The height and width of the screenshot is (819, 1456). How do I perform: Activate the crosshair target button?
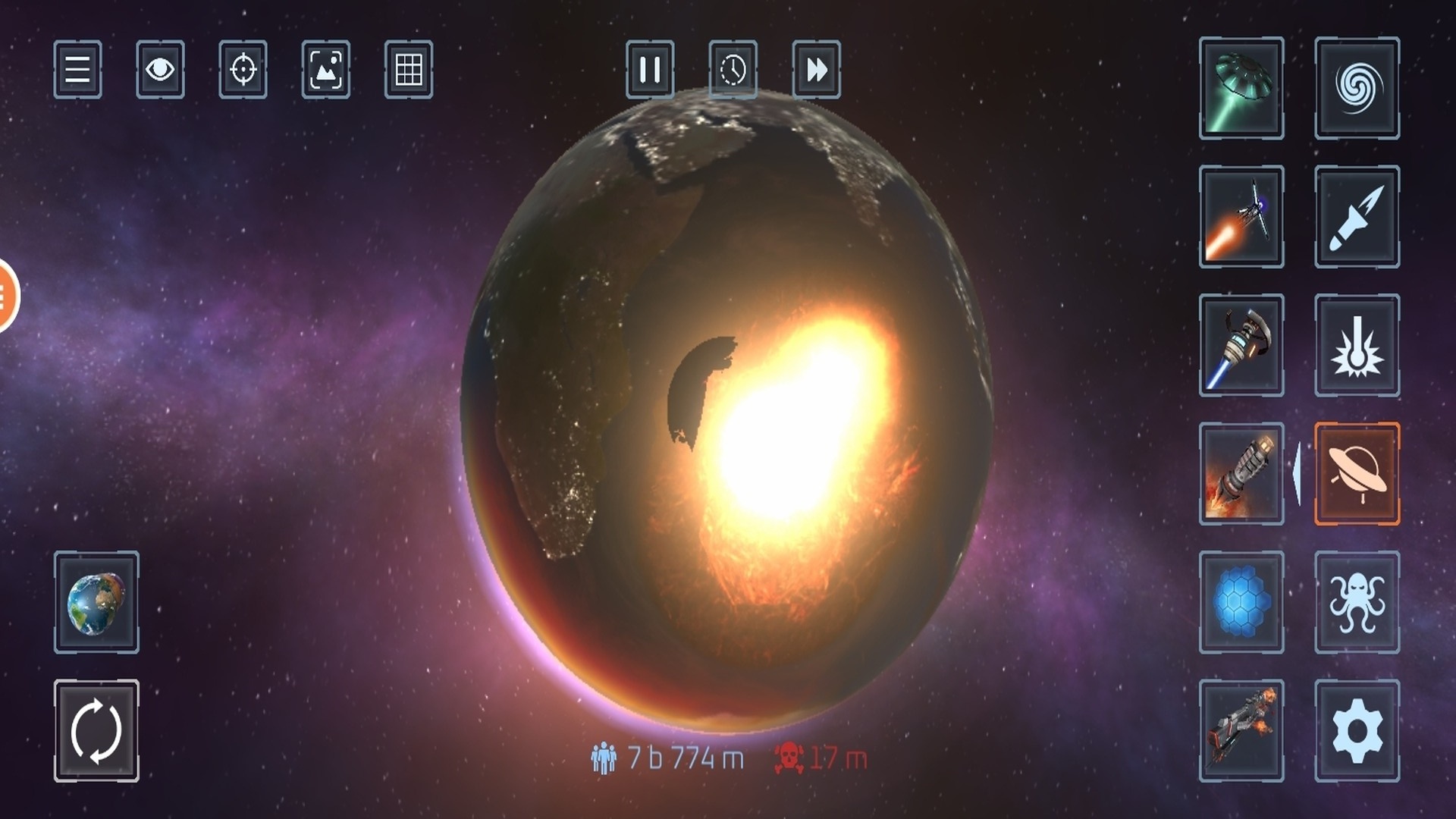click(243, 70)
